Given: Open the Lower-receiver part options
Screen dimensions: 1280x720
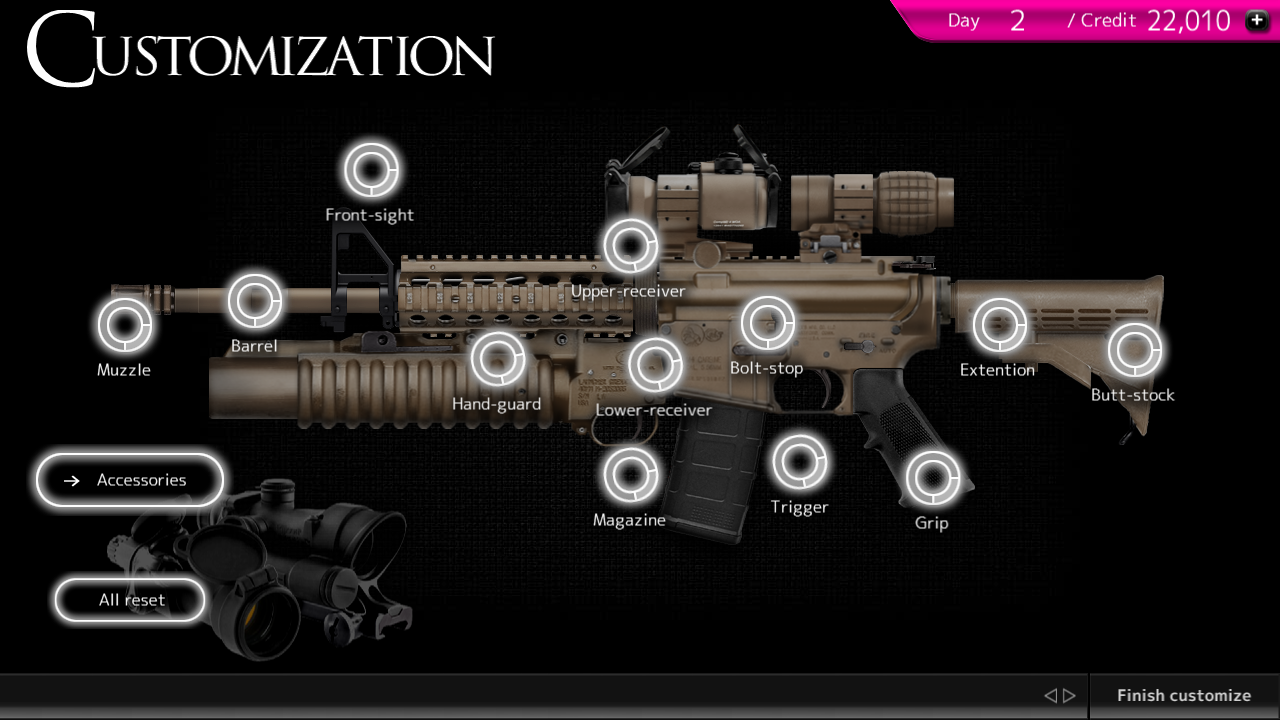Looking at the screenshot, I should [656, 364].
